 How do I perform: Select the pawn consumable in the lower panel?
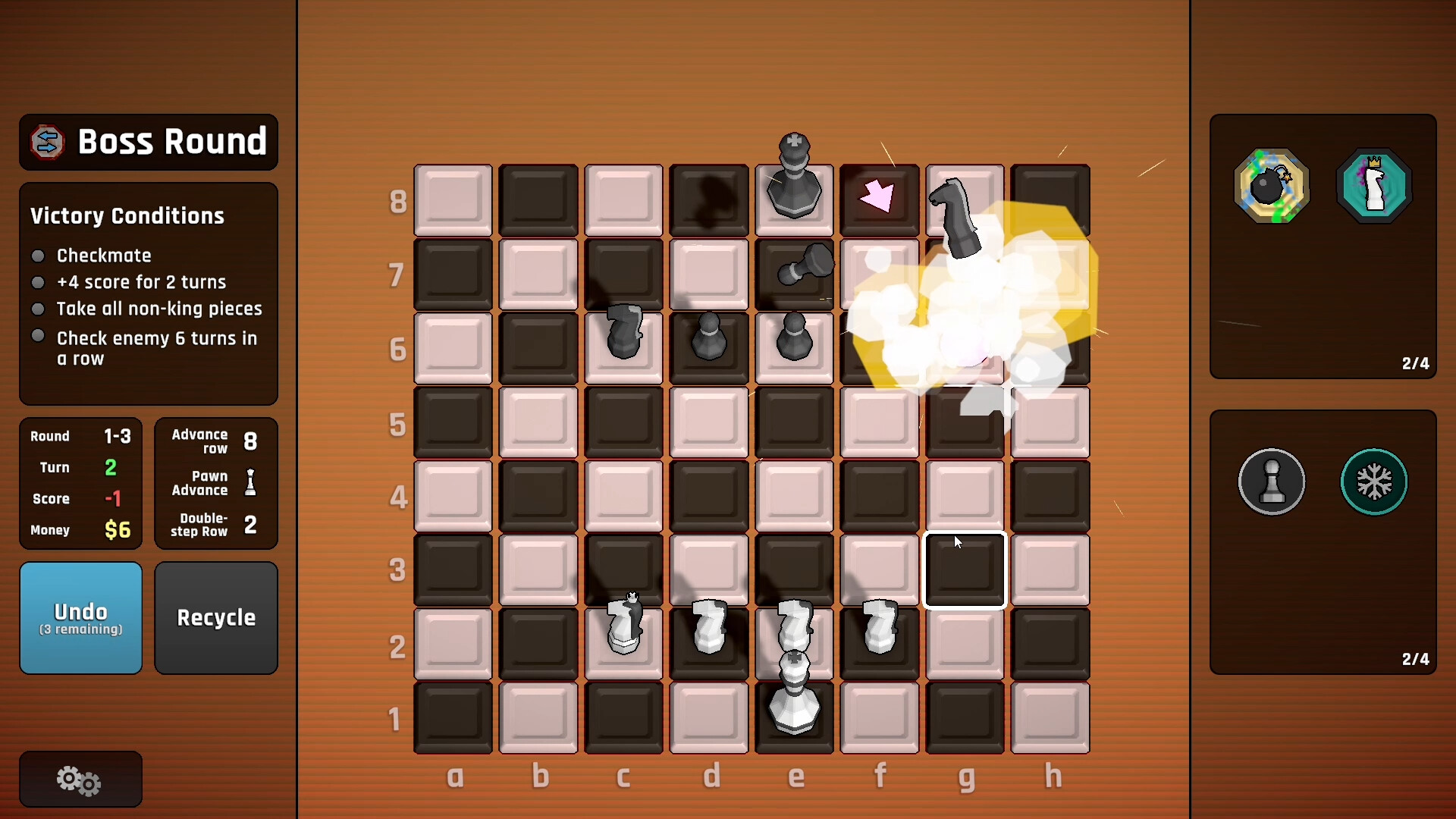click(x=1271, y=482)
